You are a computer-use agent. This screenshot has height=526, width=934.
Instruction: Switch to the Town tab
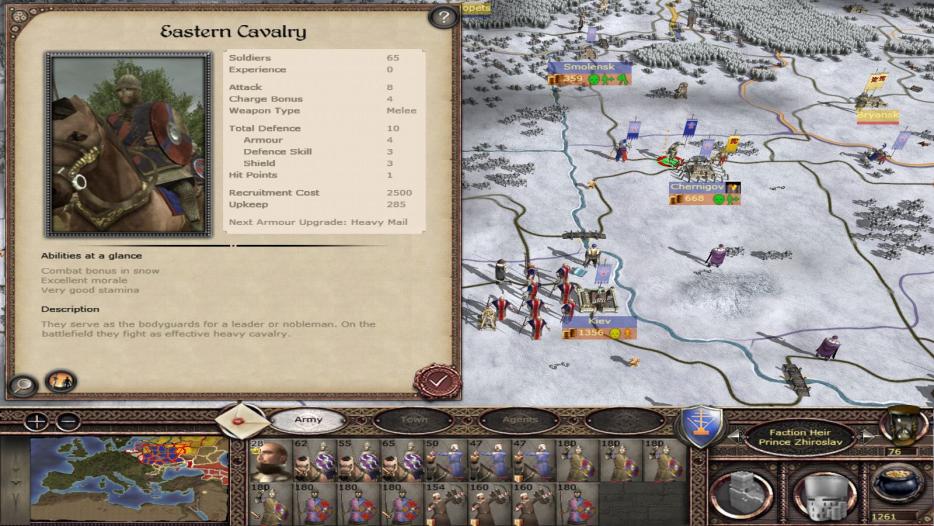coord(413,420)
